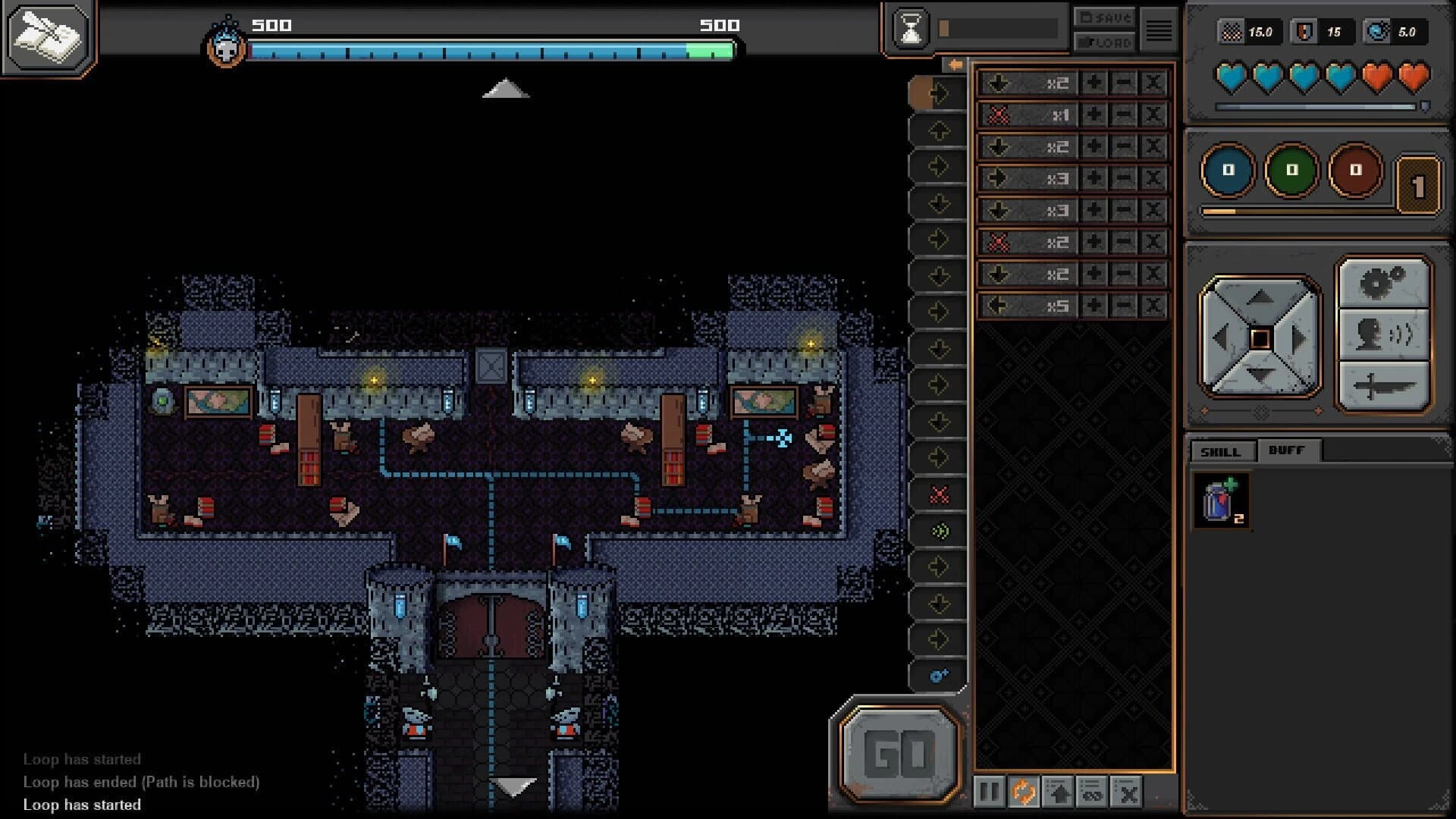Screen dimensions: 1456x819
Task: Open the hamburger menu near LOAD
Action: point(1158,29)
